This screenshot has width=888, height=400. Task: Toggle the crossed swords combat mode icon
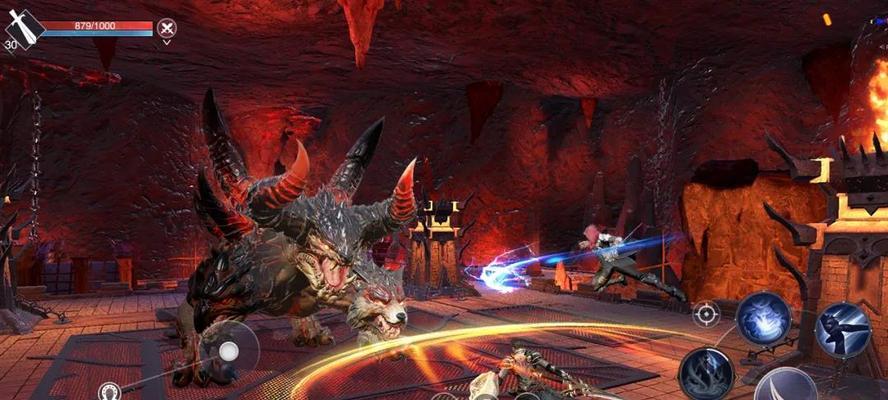167,28
